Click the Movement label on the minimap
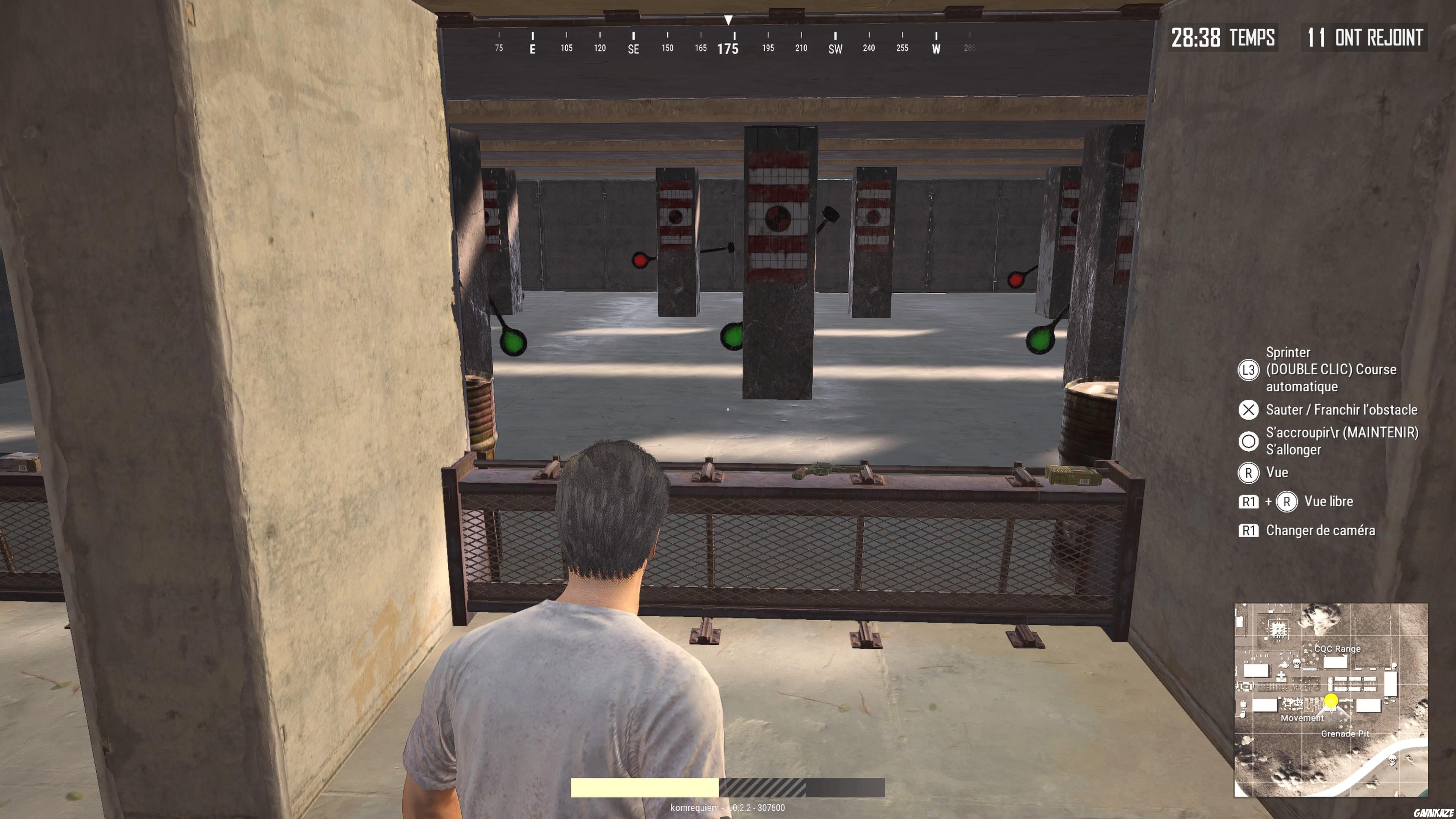This screenshot has width=1456, height=819. [x=1303, y=717]
